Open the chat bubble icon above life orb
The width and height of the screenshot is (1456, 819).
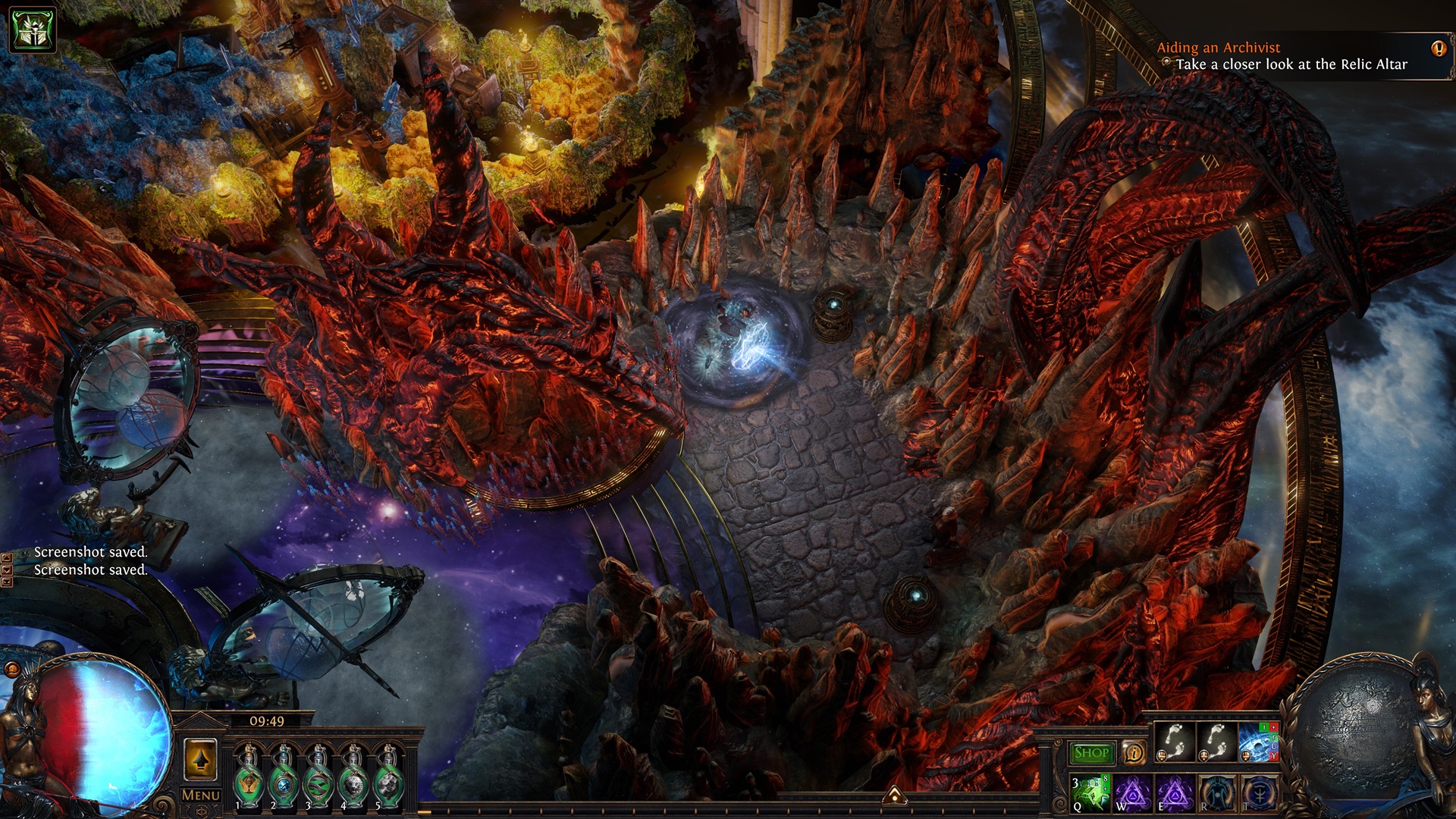[12, 669]
